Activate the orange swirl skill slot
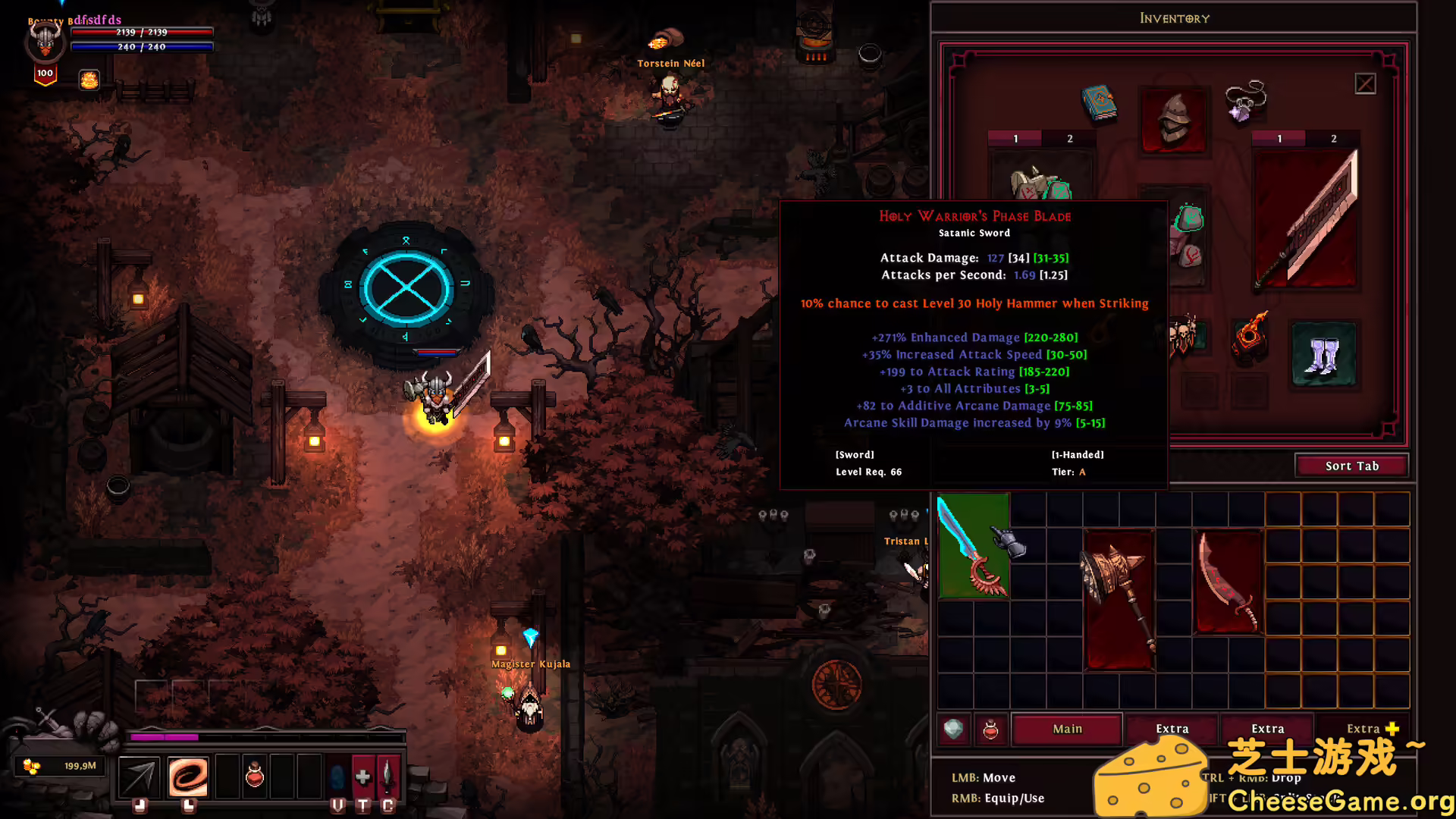 click(x=188, y=776)
